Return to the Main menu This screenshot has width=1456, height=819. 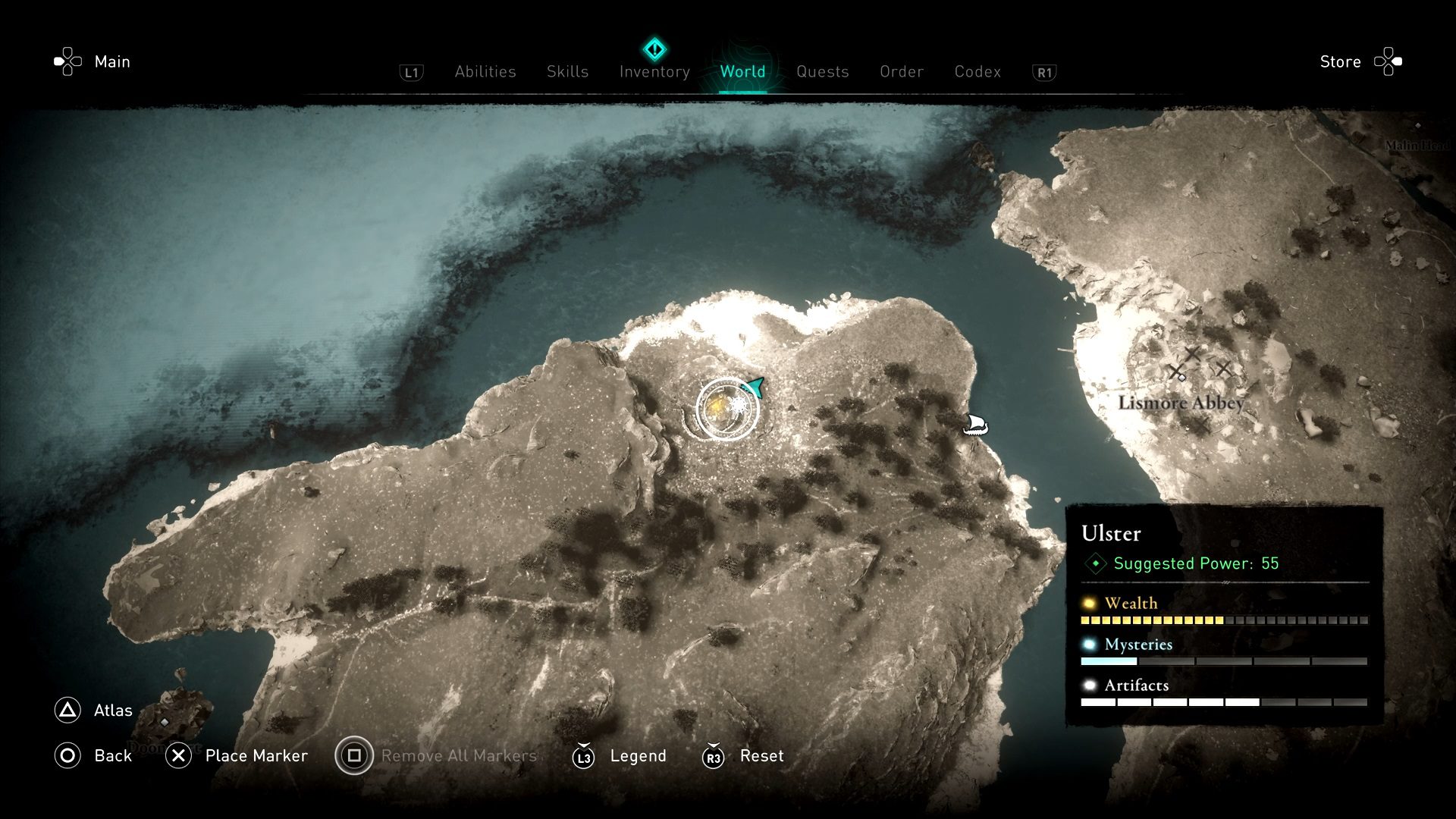pos(111,61)
